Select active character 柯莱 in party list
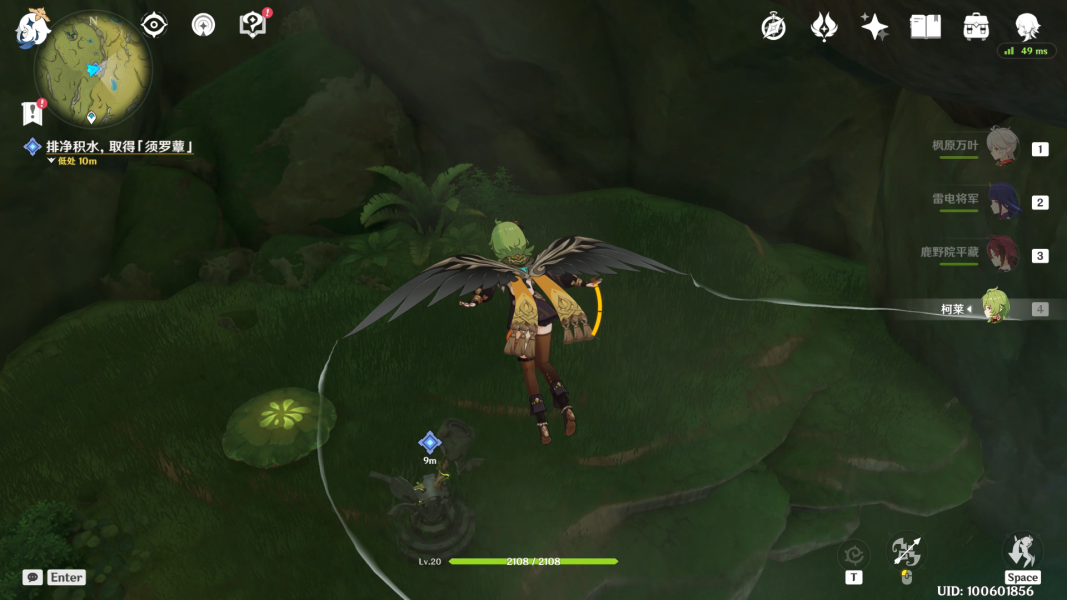This screenshot has height=600, width=1067. point(994,308)
